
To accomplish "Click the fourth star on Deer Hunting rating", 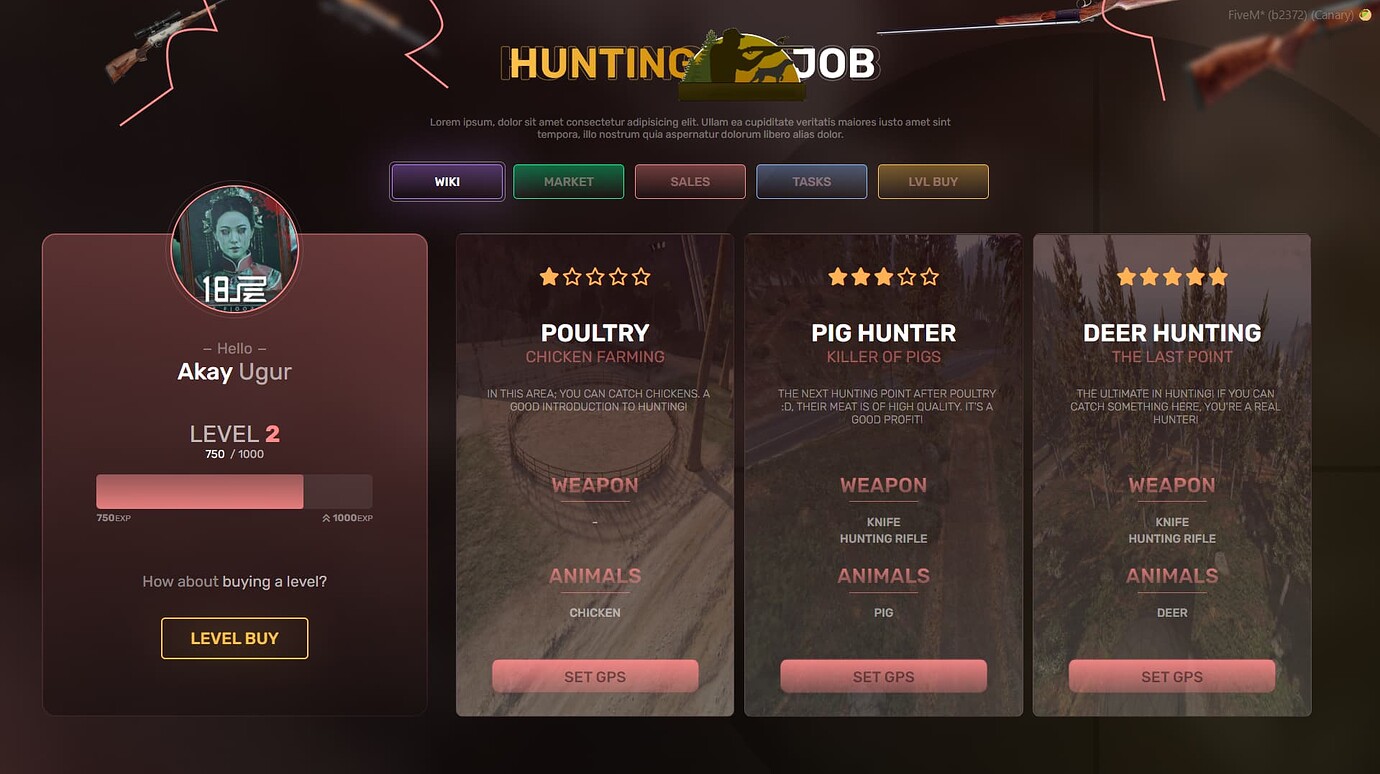I will click(x=1196, y=276).
